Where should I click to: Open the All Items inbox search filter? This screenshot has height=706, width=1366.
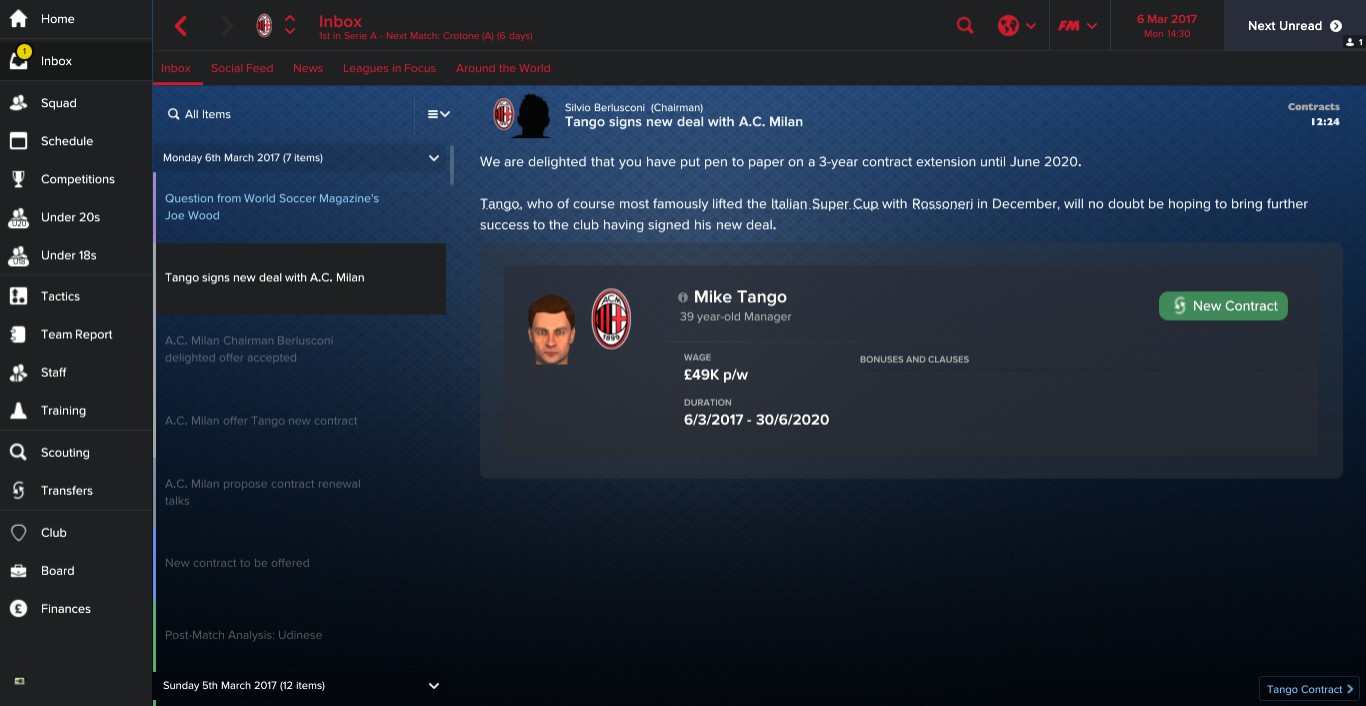point(207,114)
